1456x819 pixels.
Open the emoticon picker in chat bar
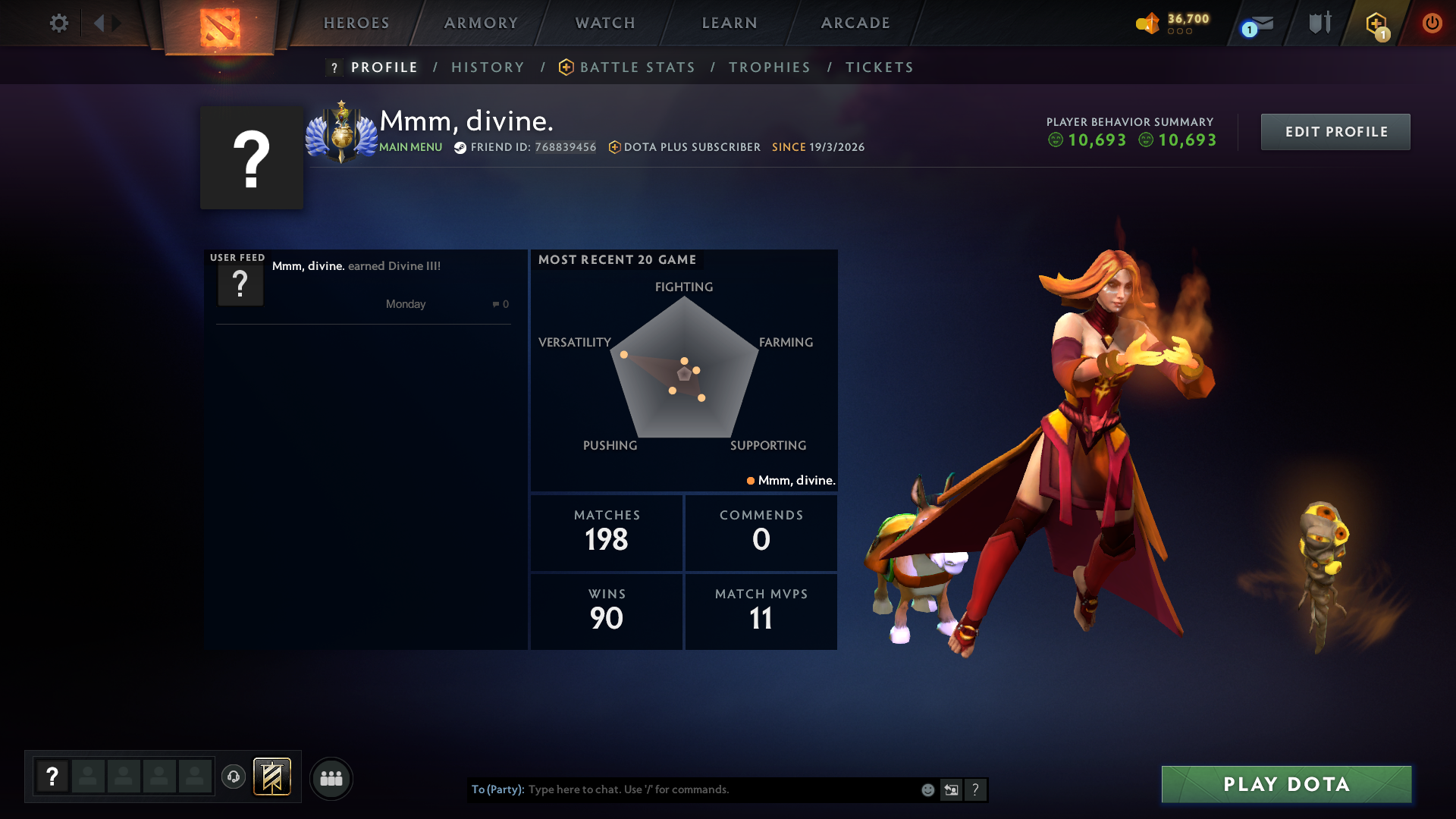927,789
